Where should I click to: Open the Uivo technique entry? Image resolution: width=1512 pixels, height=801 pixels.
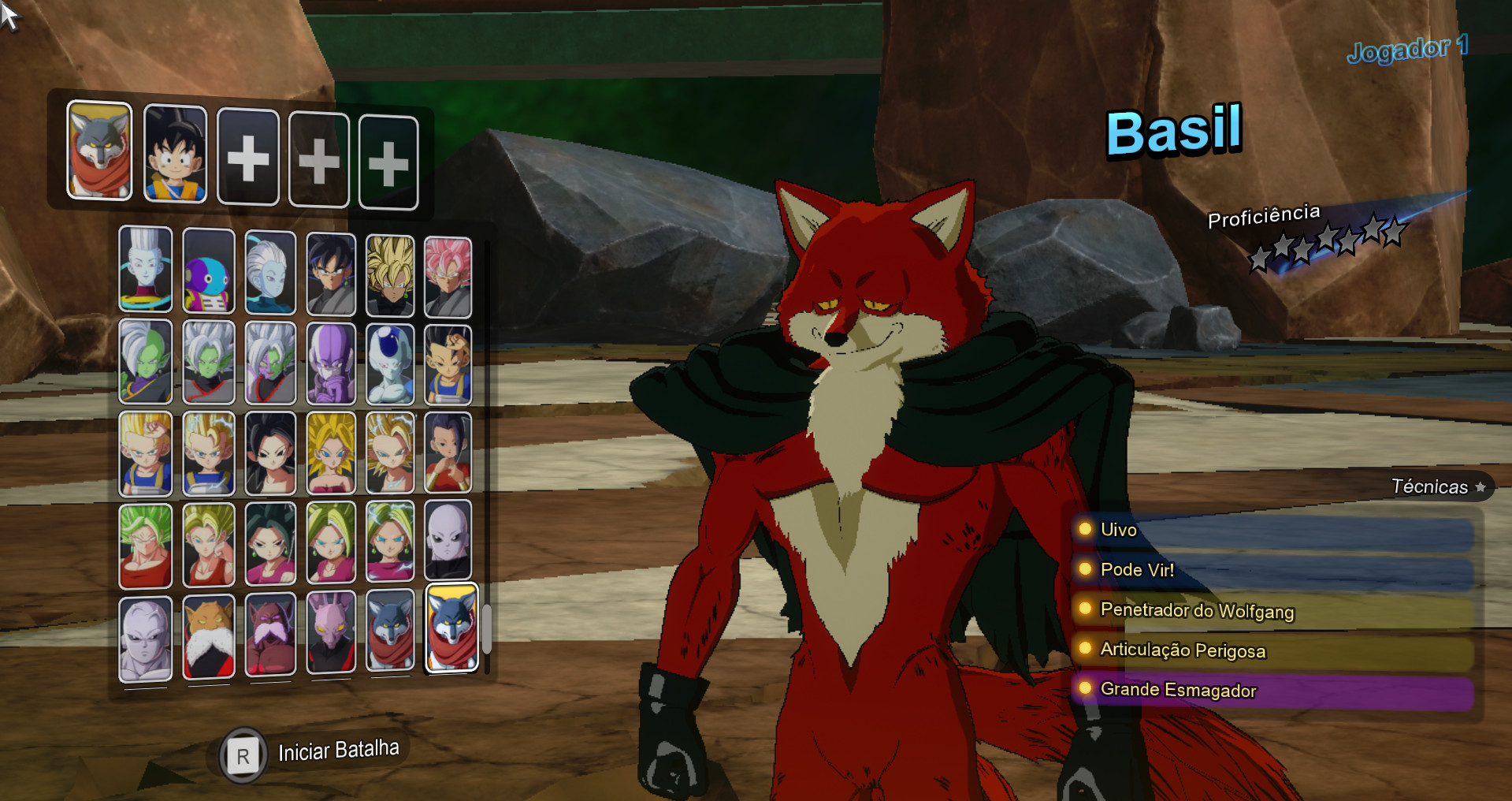click(1117, 531)
